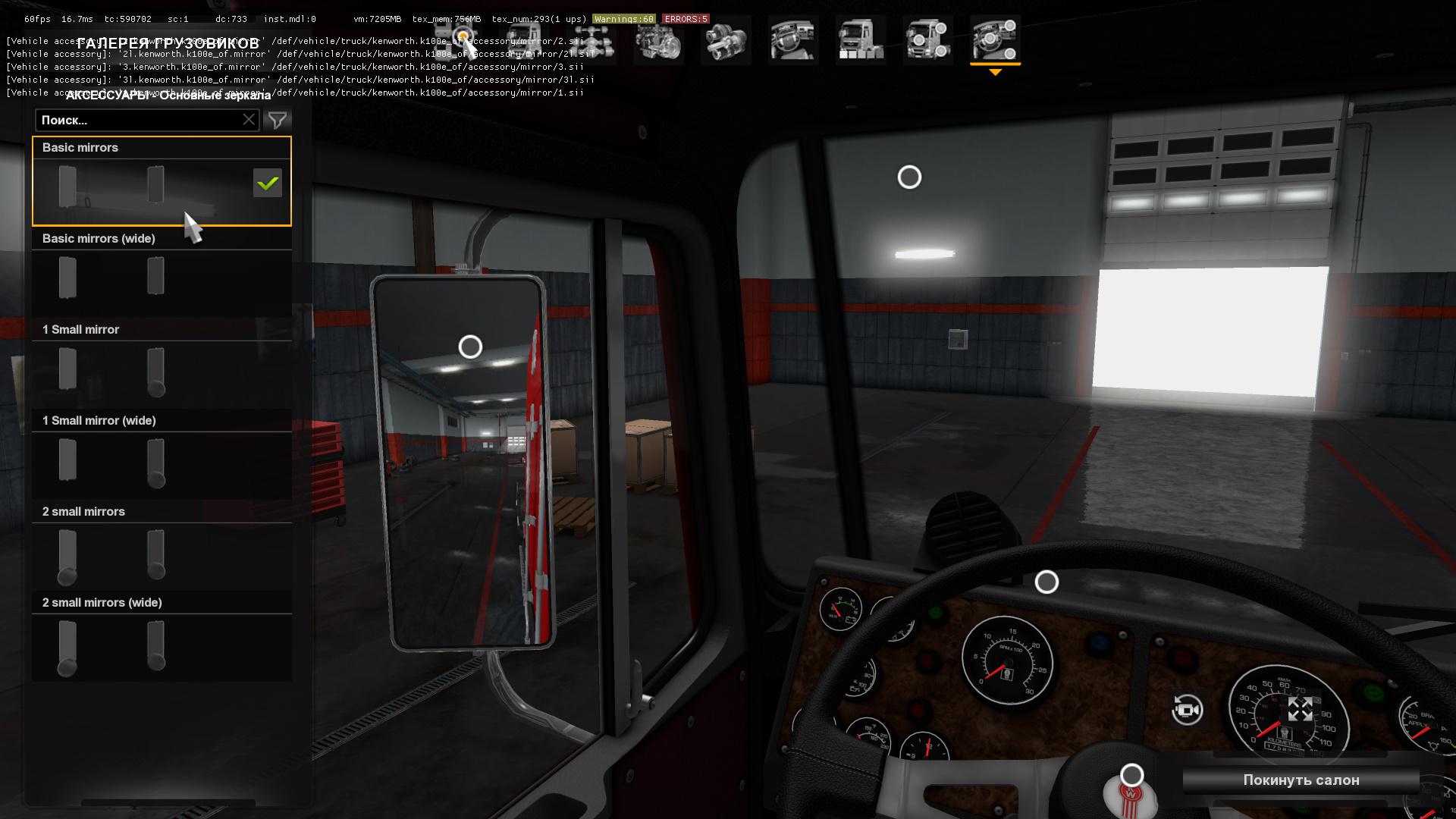The width and height of the screenshot is (1456, 819).
Task: Select the interior accessories category tab
Action: click(x=995, y=41)
